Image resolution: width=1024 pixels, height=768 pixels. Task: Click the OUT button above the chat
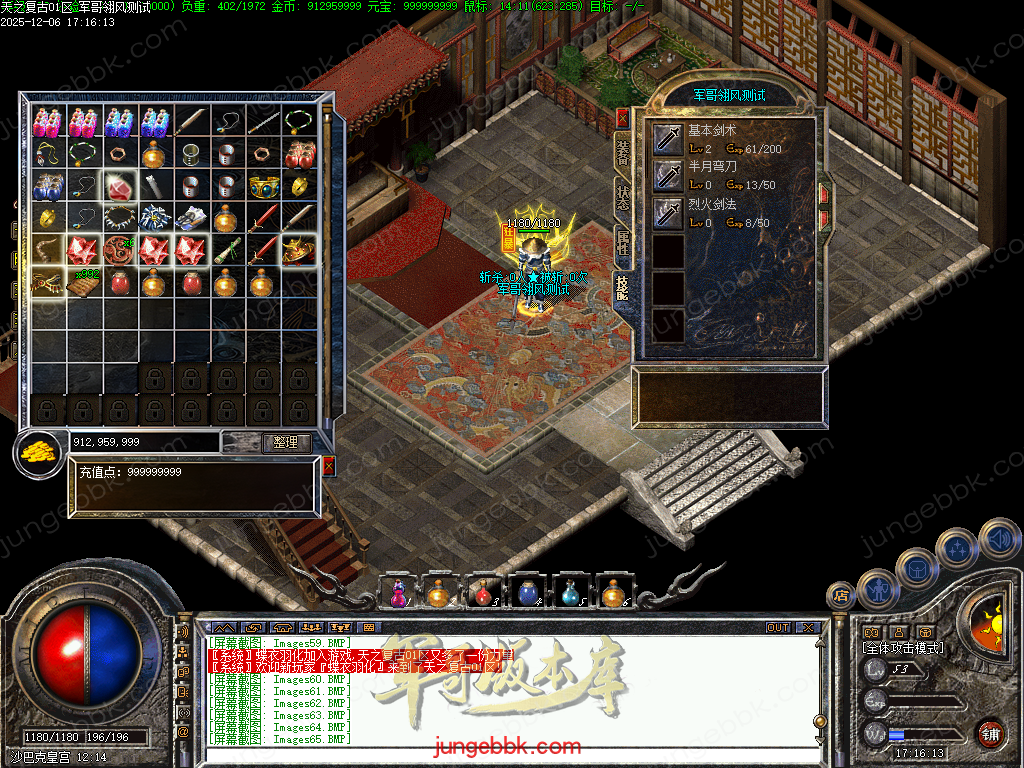coord(778,628)
